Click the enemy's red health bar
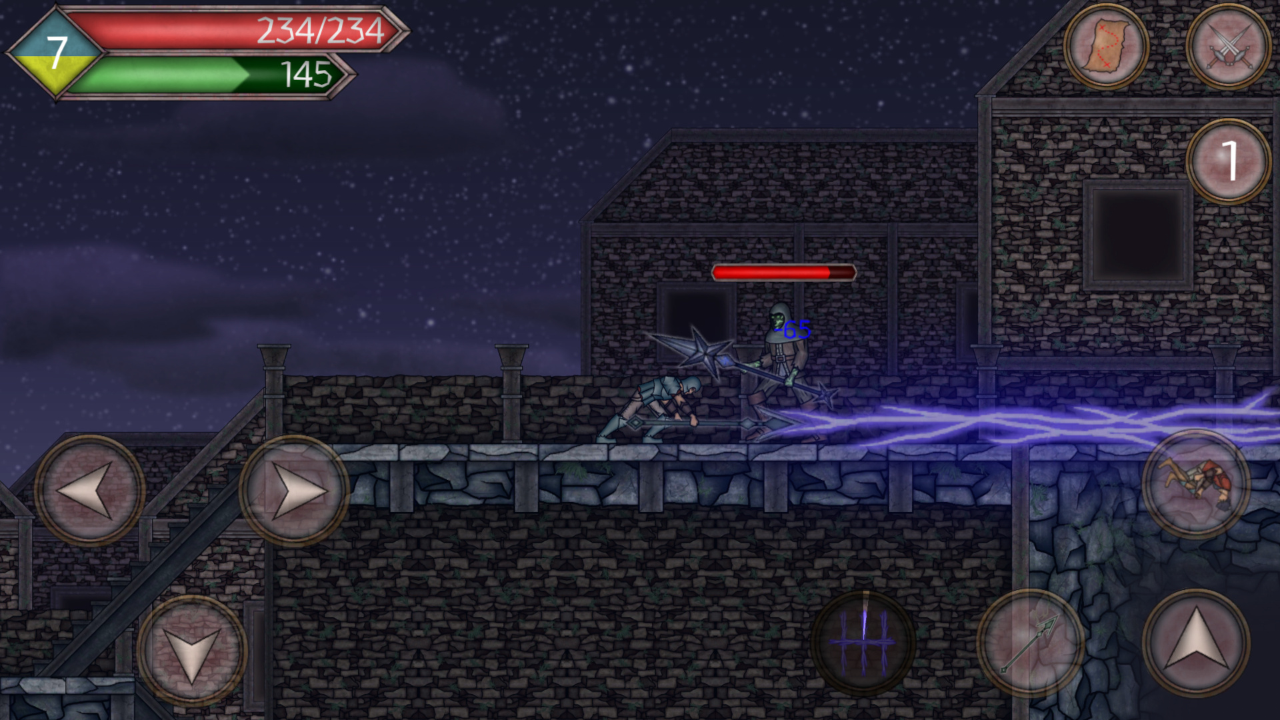 coord(783,271)
